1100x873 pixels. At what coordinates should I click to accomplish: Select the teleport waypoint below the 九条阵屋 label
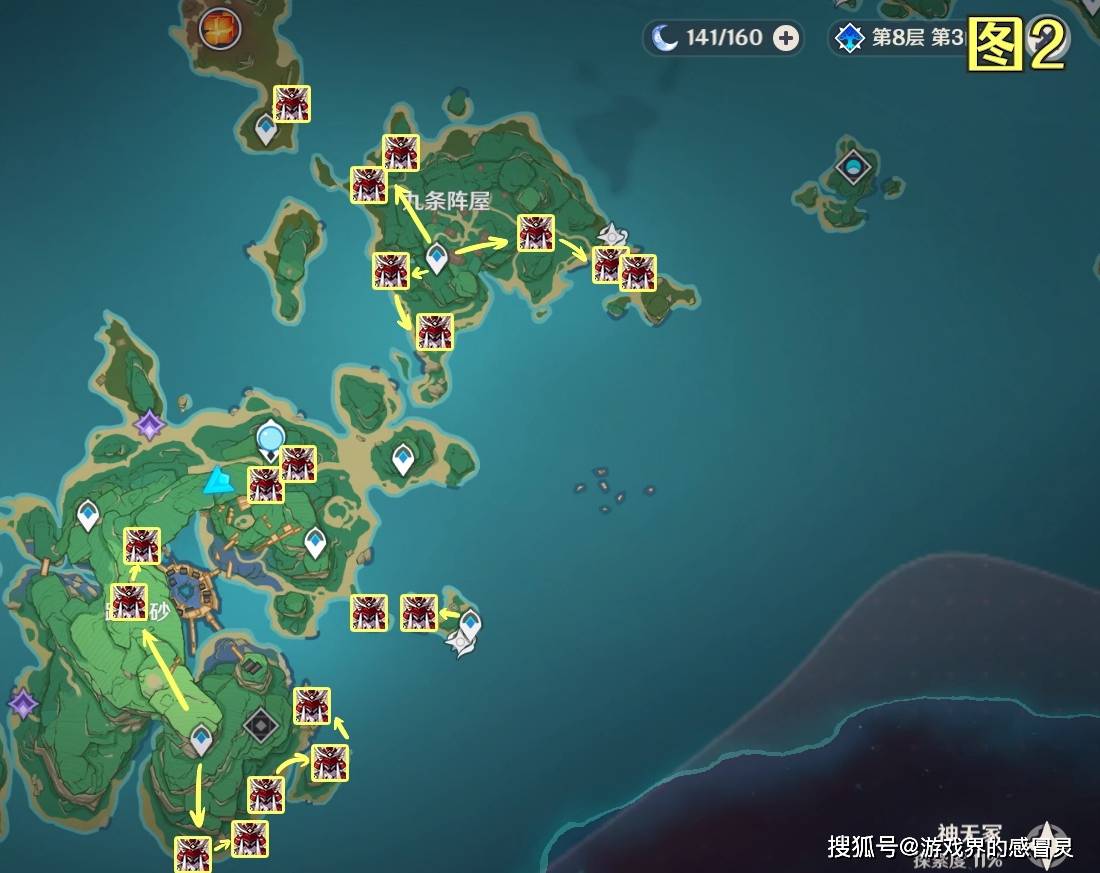tap(437, 257)
